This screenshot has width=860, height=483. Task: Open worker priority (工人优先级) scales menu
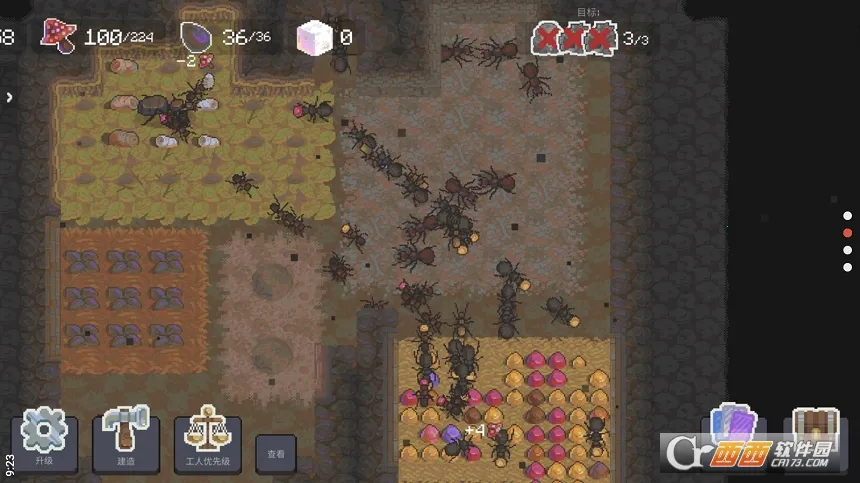pos(207,438)
